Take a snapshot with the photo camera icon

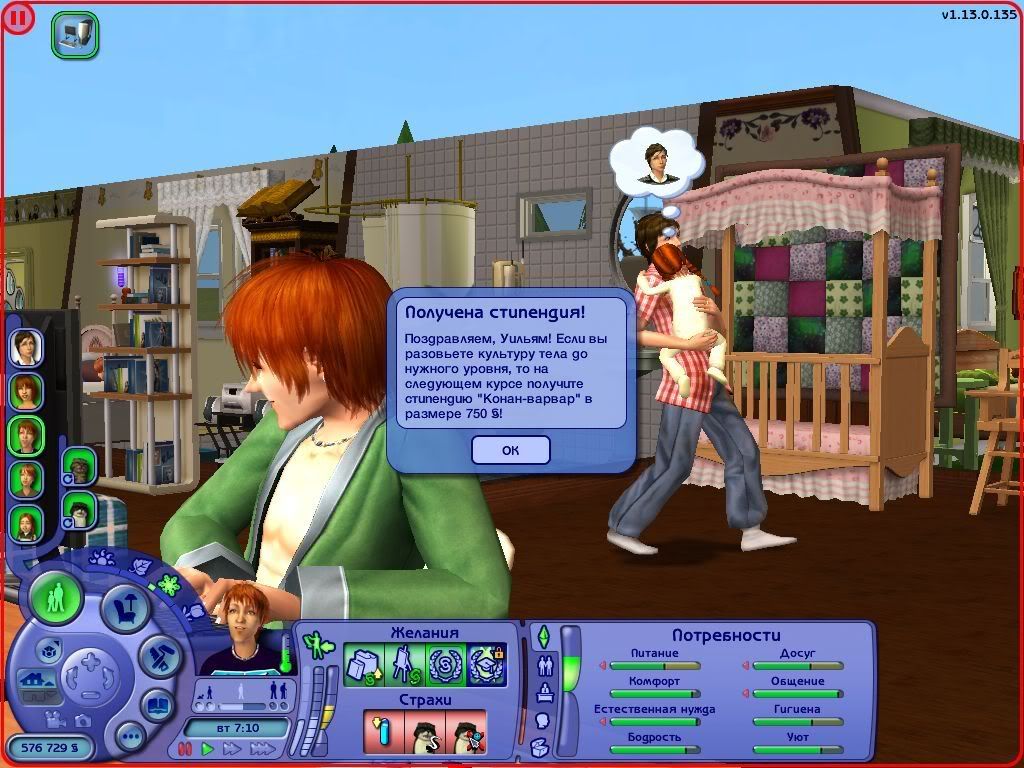tap(83, 720)
